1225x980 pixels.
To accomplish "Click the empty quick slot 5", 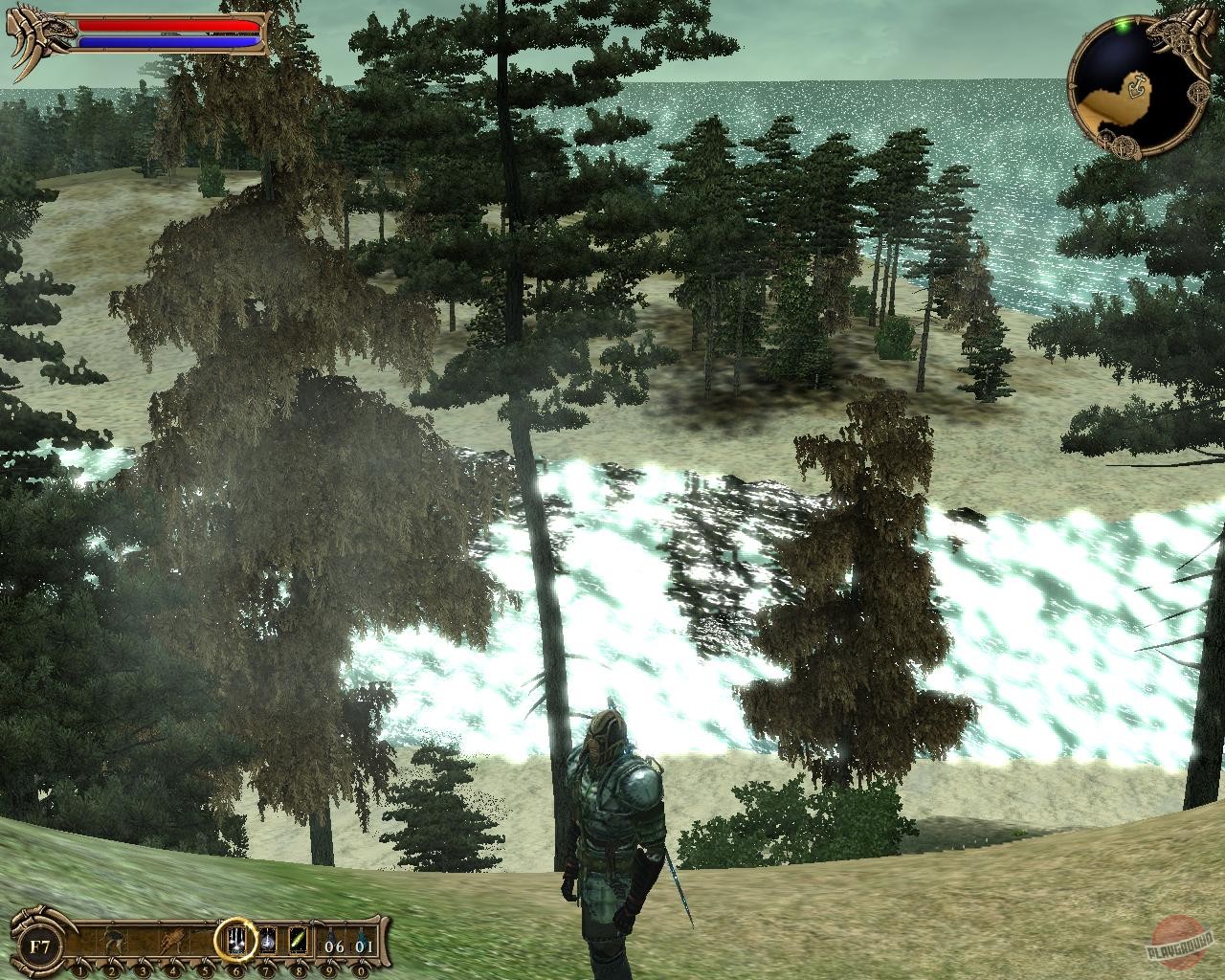I will click(x=206, y=939).
